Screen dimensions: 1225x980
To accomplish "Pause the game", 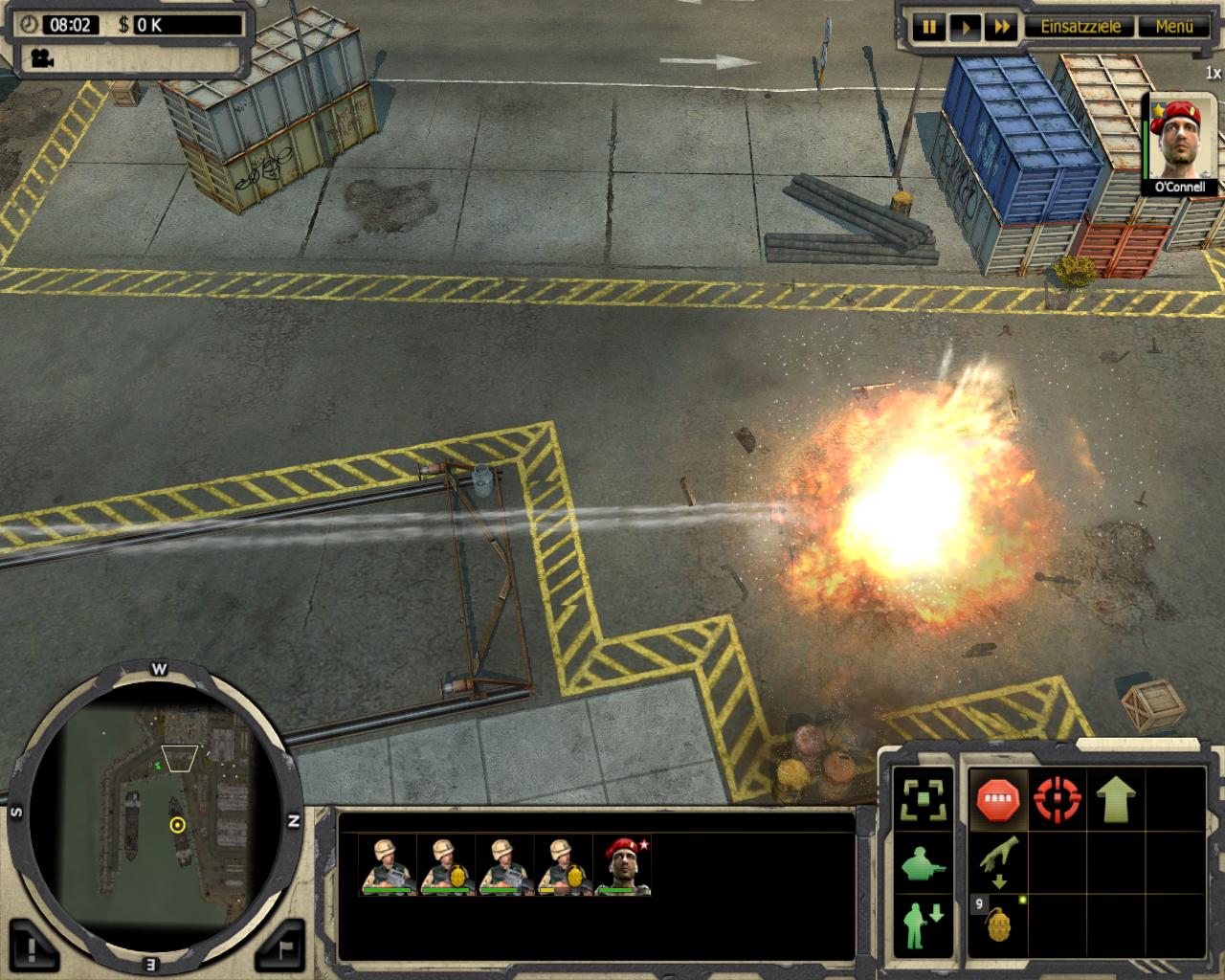I will (x=928, y=28).
